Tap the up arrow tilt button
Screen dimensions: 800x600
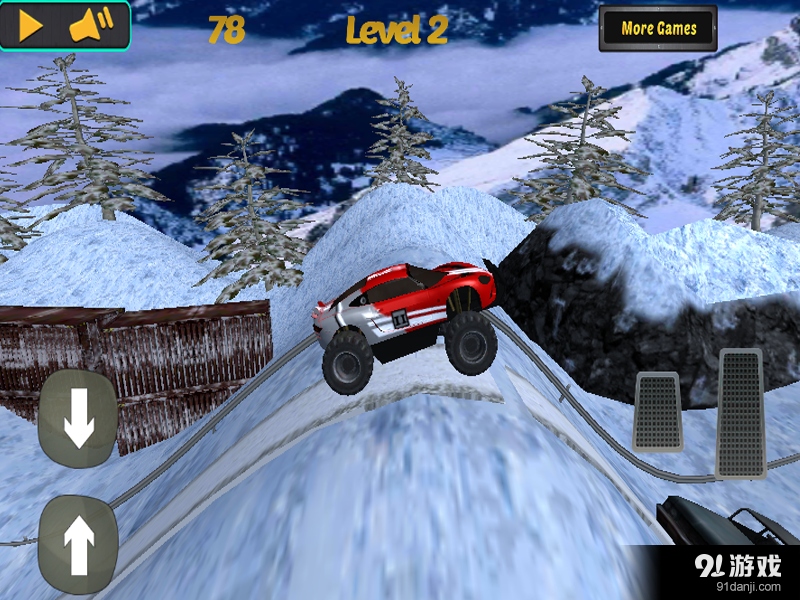78,545
